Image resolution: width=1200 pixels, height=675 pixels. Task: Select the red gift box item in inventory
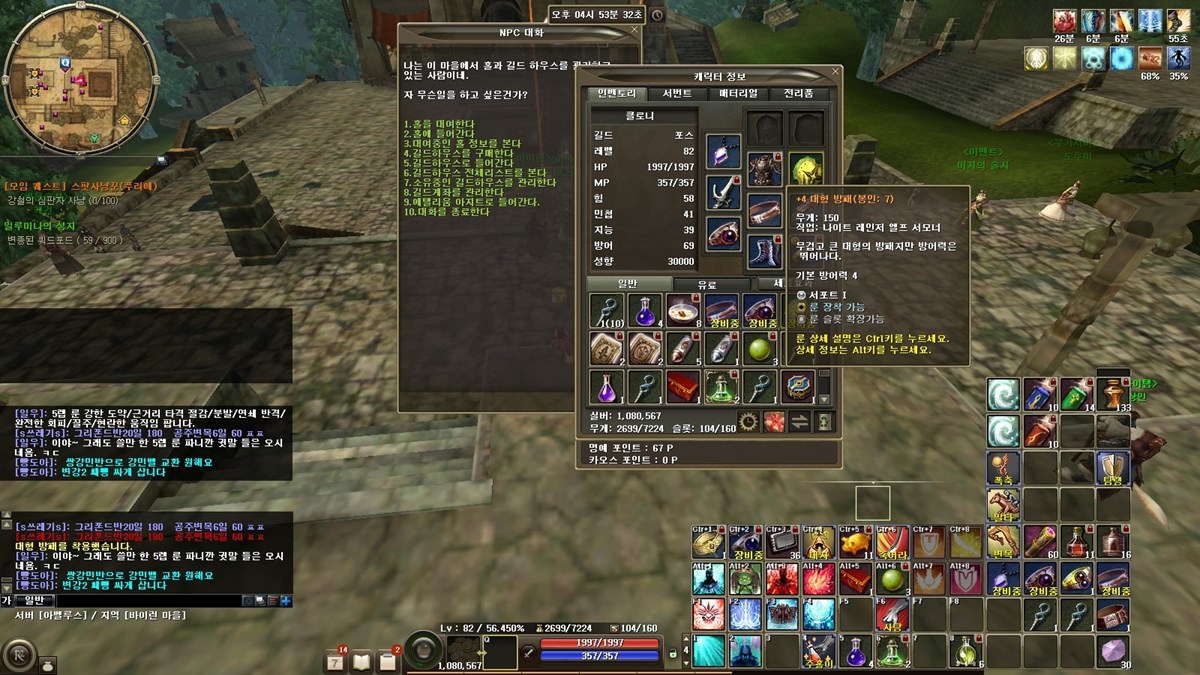[x=682, y=385]
